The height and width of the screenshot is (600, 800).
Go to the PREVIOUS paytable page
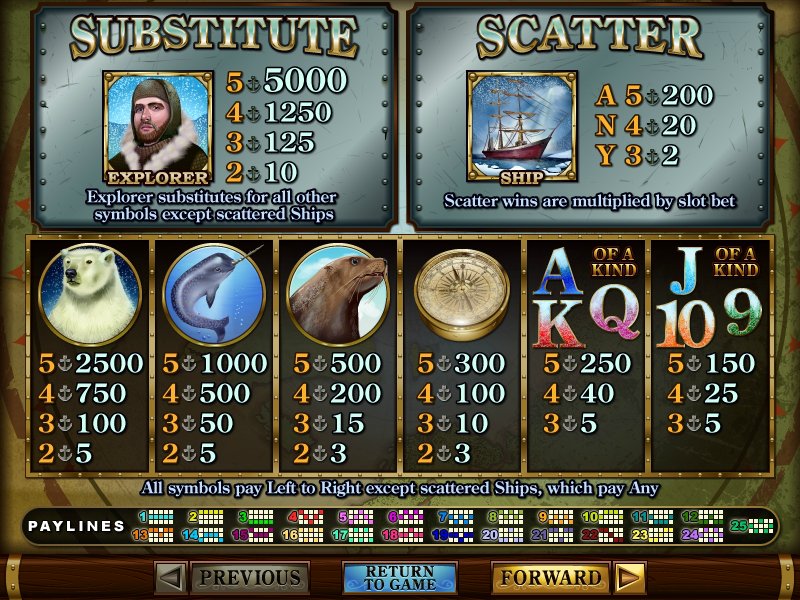(249, 578)
